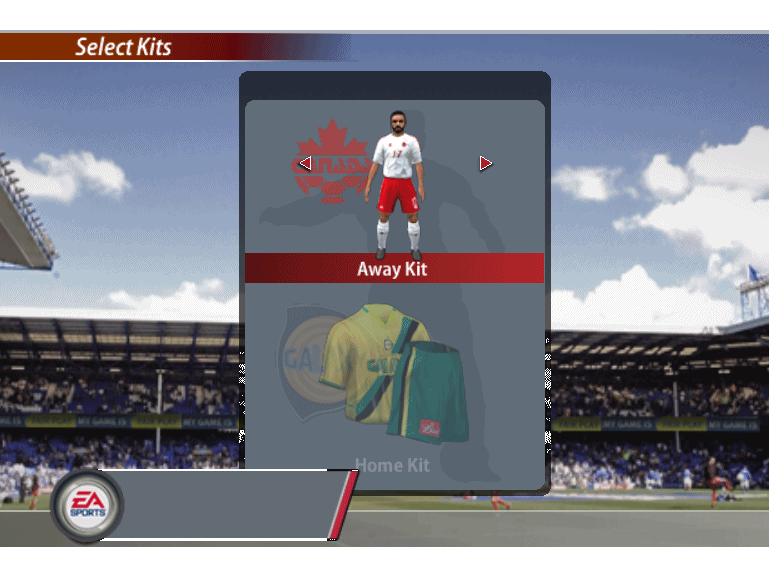Click the right arrow to change kit
769x568 pixels.
click(485, 163)
